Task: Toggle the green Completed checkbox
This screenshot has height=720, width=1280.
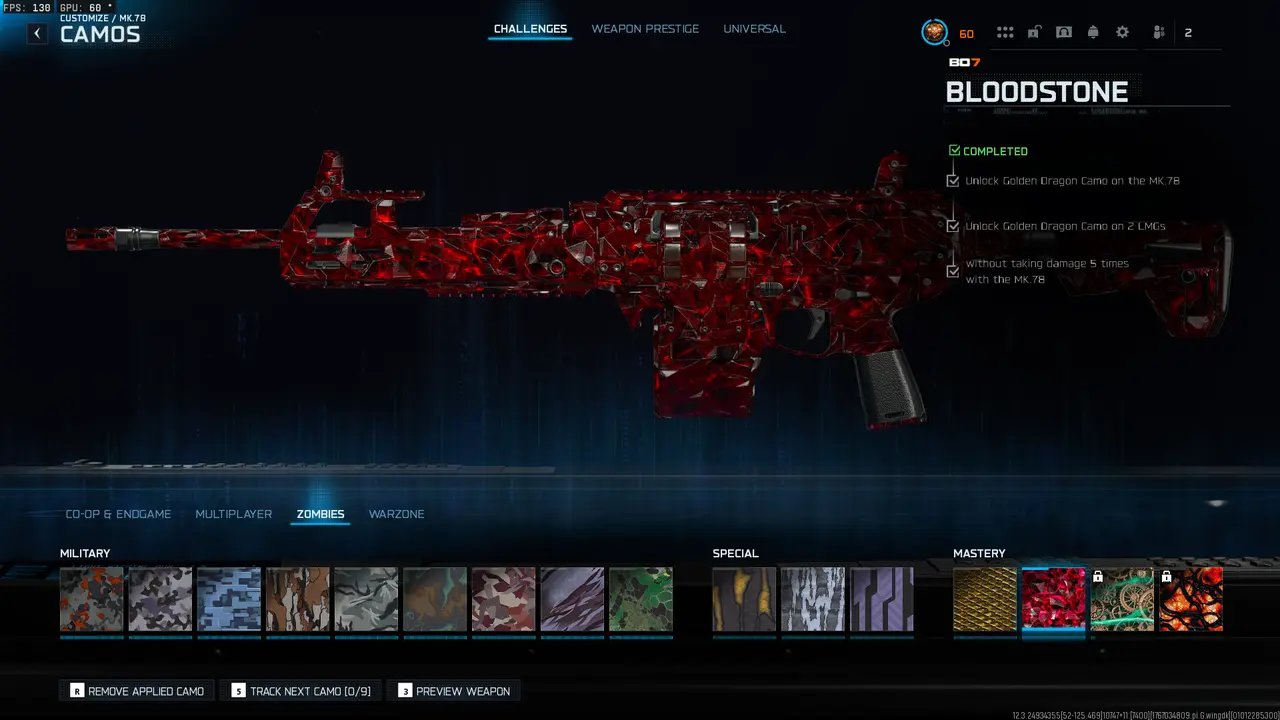Action: 953,149
